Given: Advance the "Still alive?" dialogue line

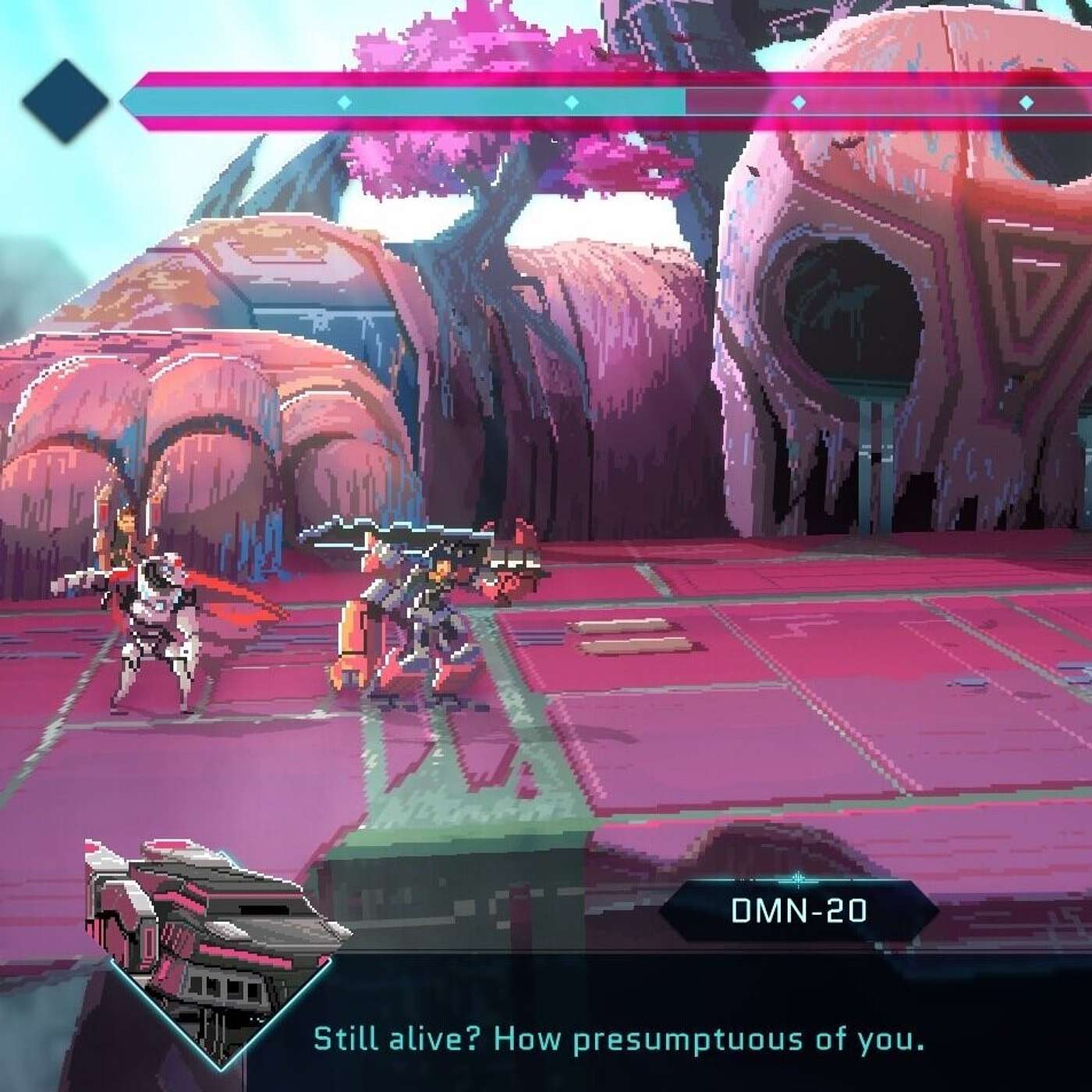Looking at the screenshot, I should 618,1040.
